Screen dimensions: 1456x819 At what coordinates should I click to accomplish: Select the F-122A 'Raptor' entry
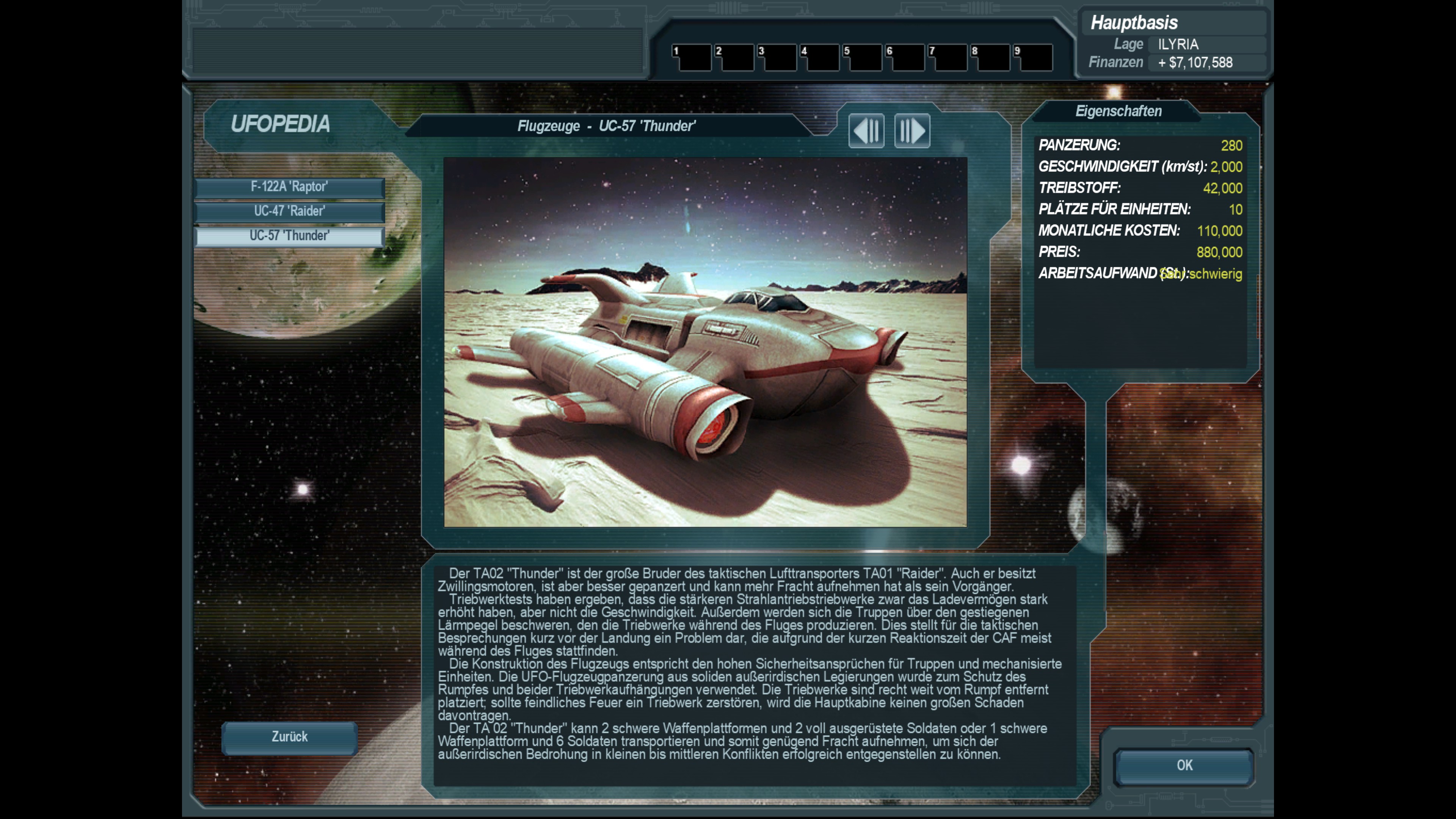tap(289, 187)
